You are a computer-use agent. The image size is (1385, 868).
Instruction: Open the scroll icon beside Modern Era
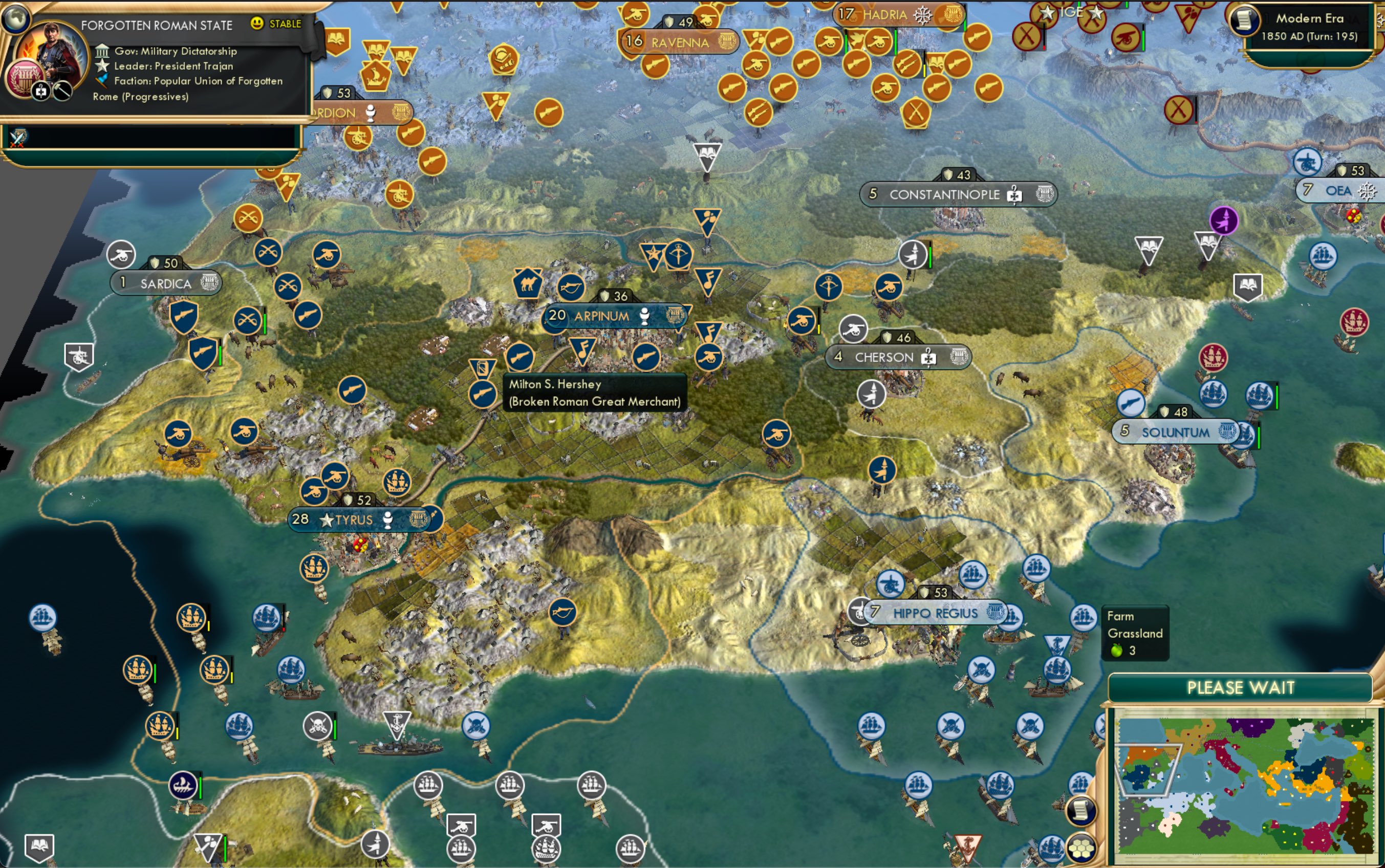coord(1243,20)
